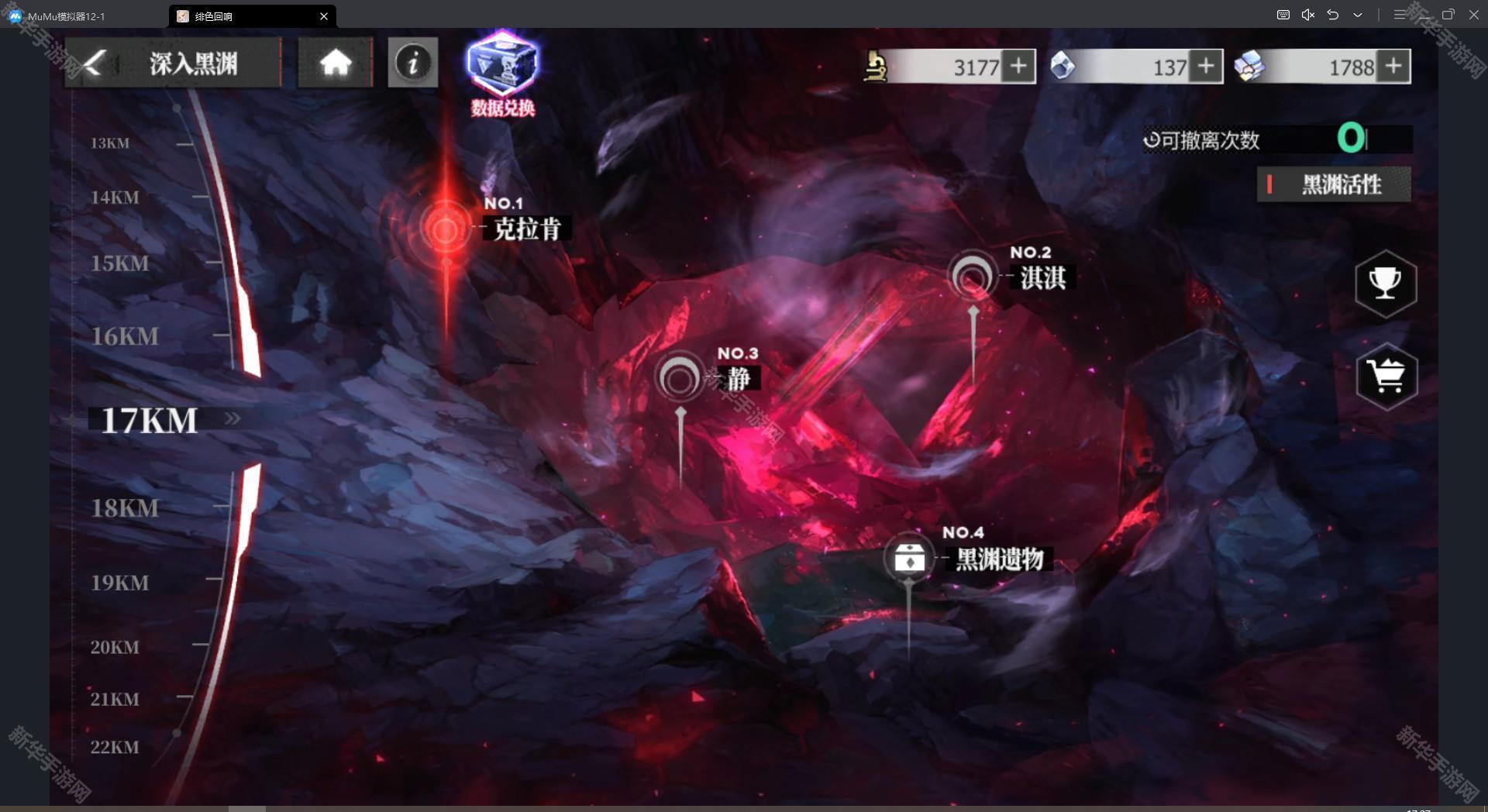1488x812 pixels.
Task: Jump to the 18KM depth
Action: coord(125,508)
